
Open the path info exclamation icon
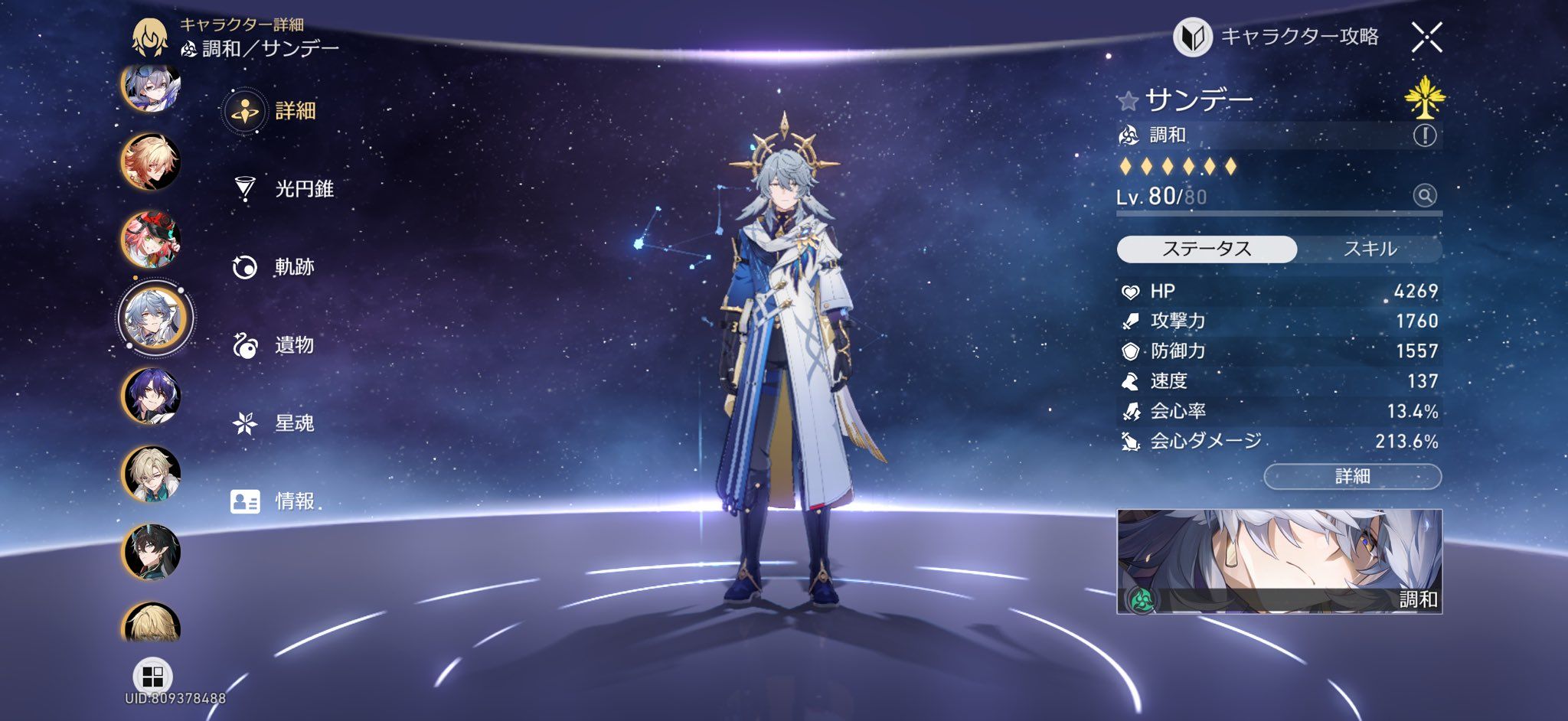[1424, 135]
